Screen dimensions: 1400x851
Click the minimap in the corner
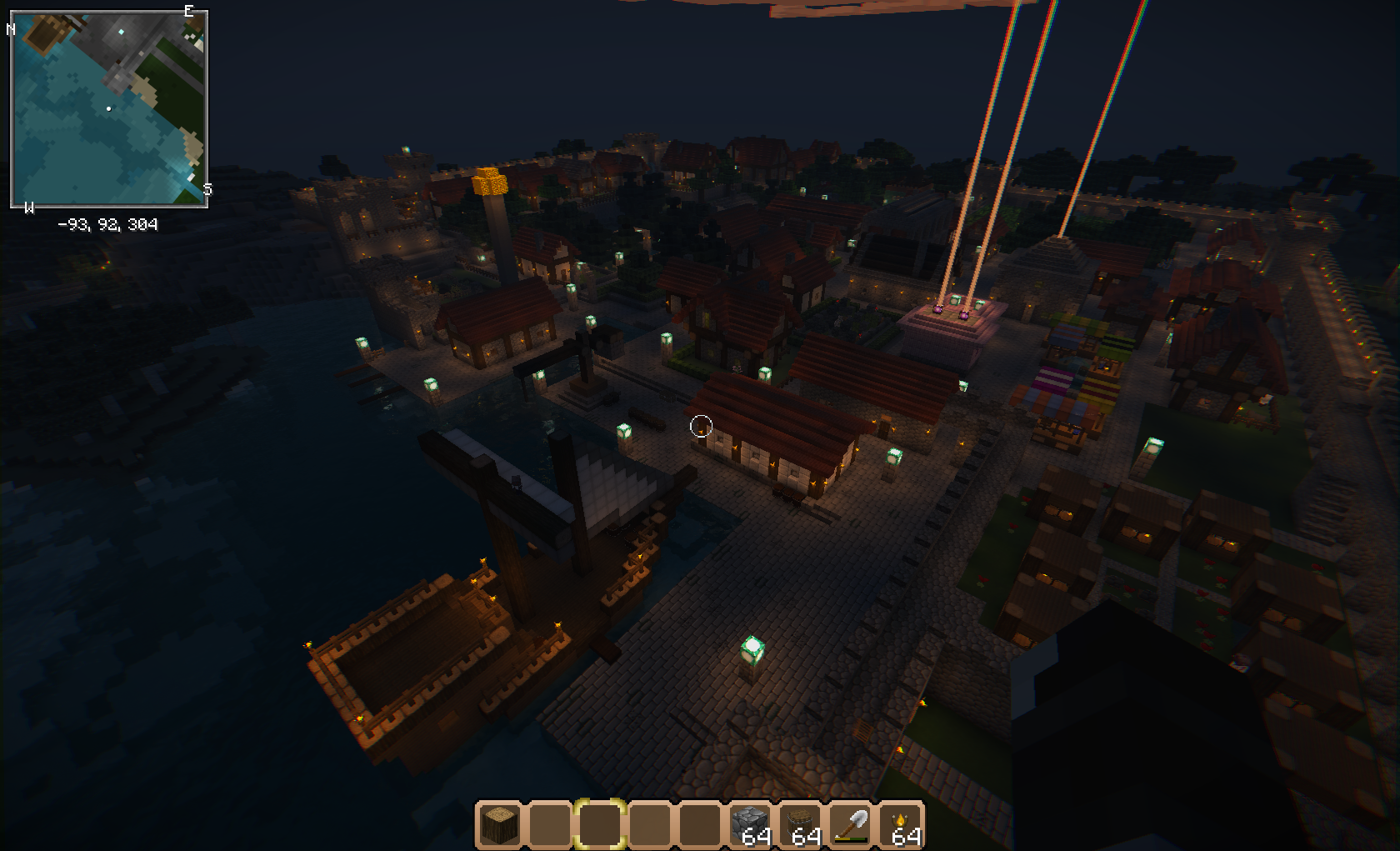(x=109, y=109)
